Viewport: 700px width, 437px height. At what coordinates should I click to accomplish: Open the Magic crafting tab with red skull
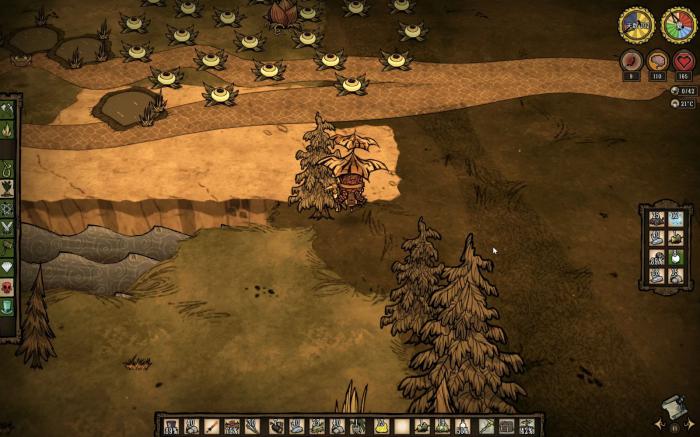(7, 287)
